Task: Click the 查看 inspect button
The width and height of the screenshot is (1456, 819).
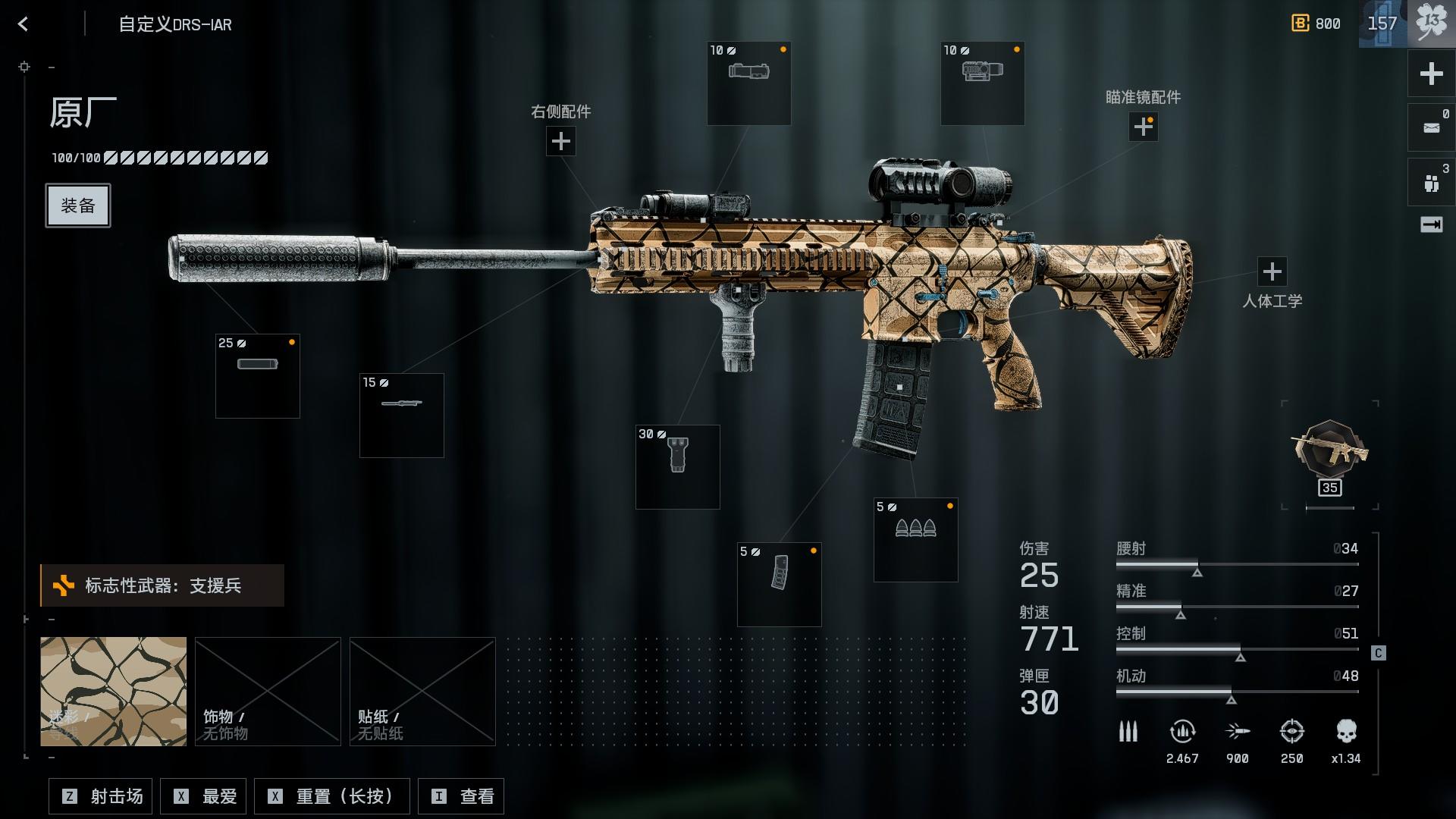Action: tap(461, 796)
